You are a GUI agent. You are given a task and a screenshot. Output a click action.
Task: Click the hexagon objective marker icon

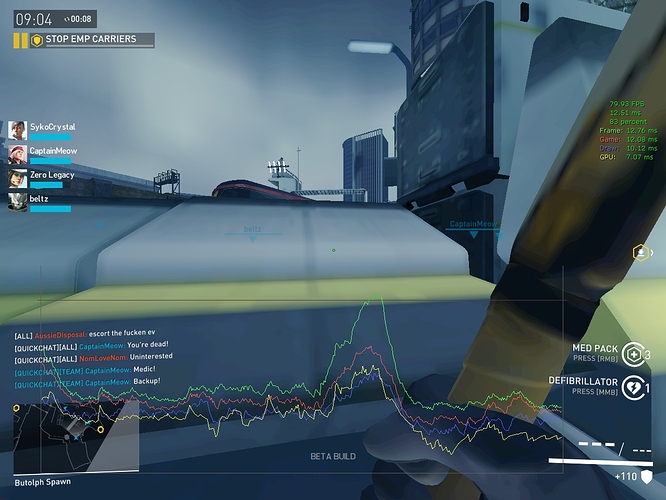pos(641,253)
